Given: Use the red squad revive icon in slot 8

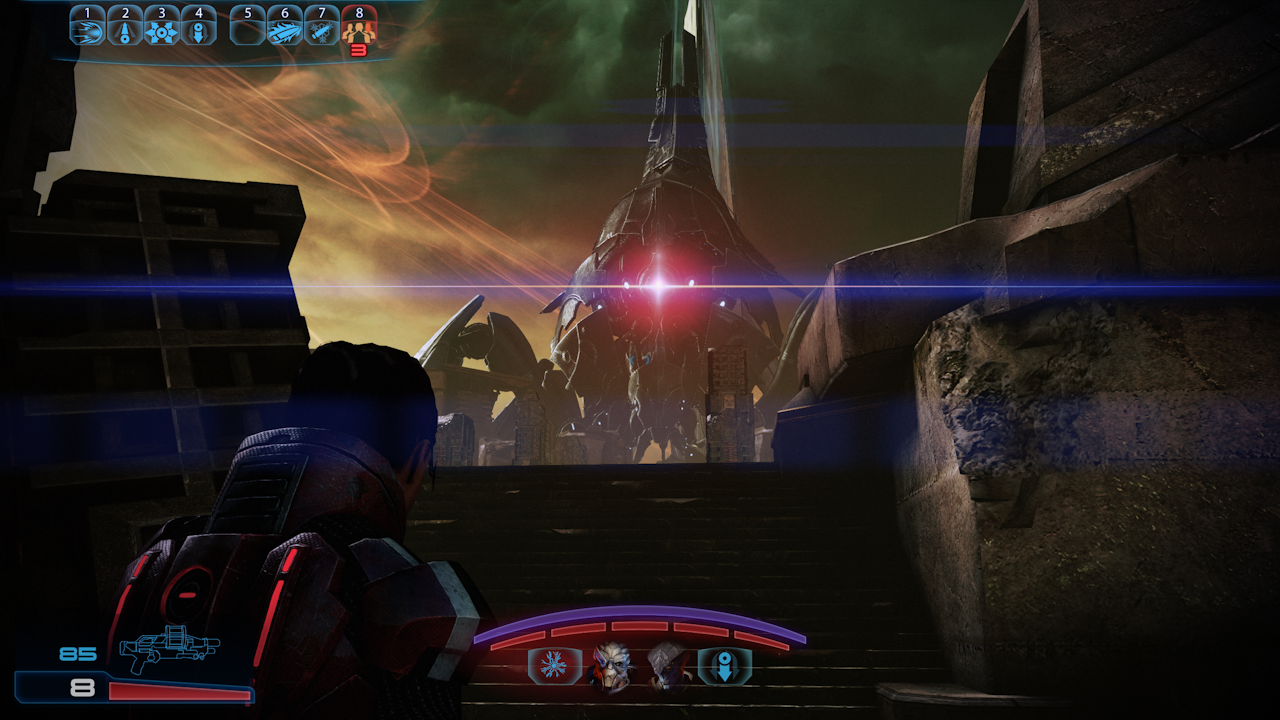Looking at the screenshot, I should pyautogui.click(x=358, y=32).
